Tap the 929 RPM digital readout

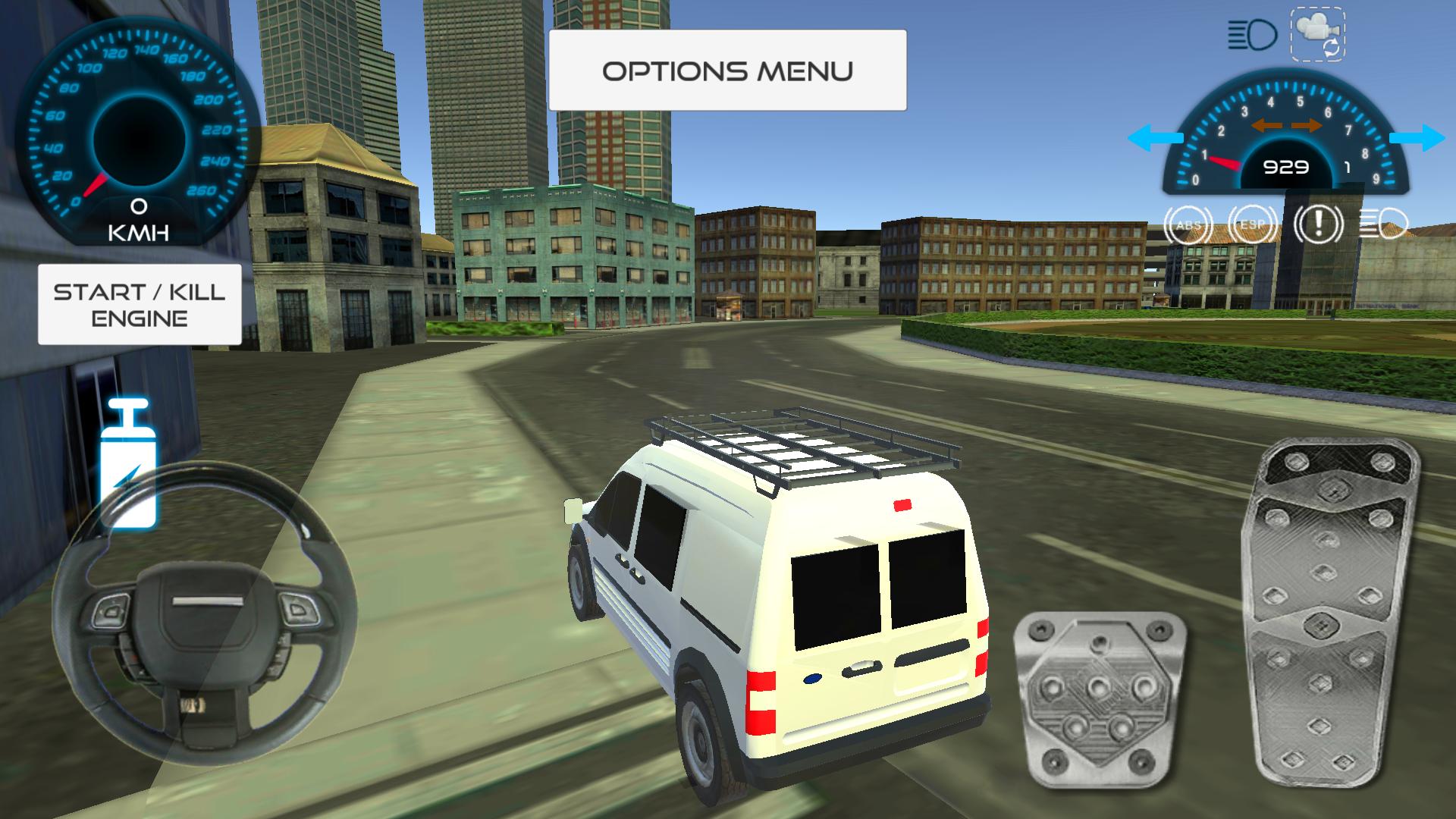1286,167
